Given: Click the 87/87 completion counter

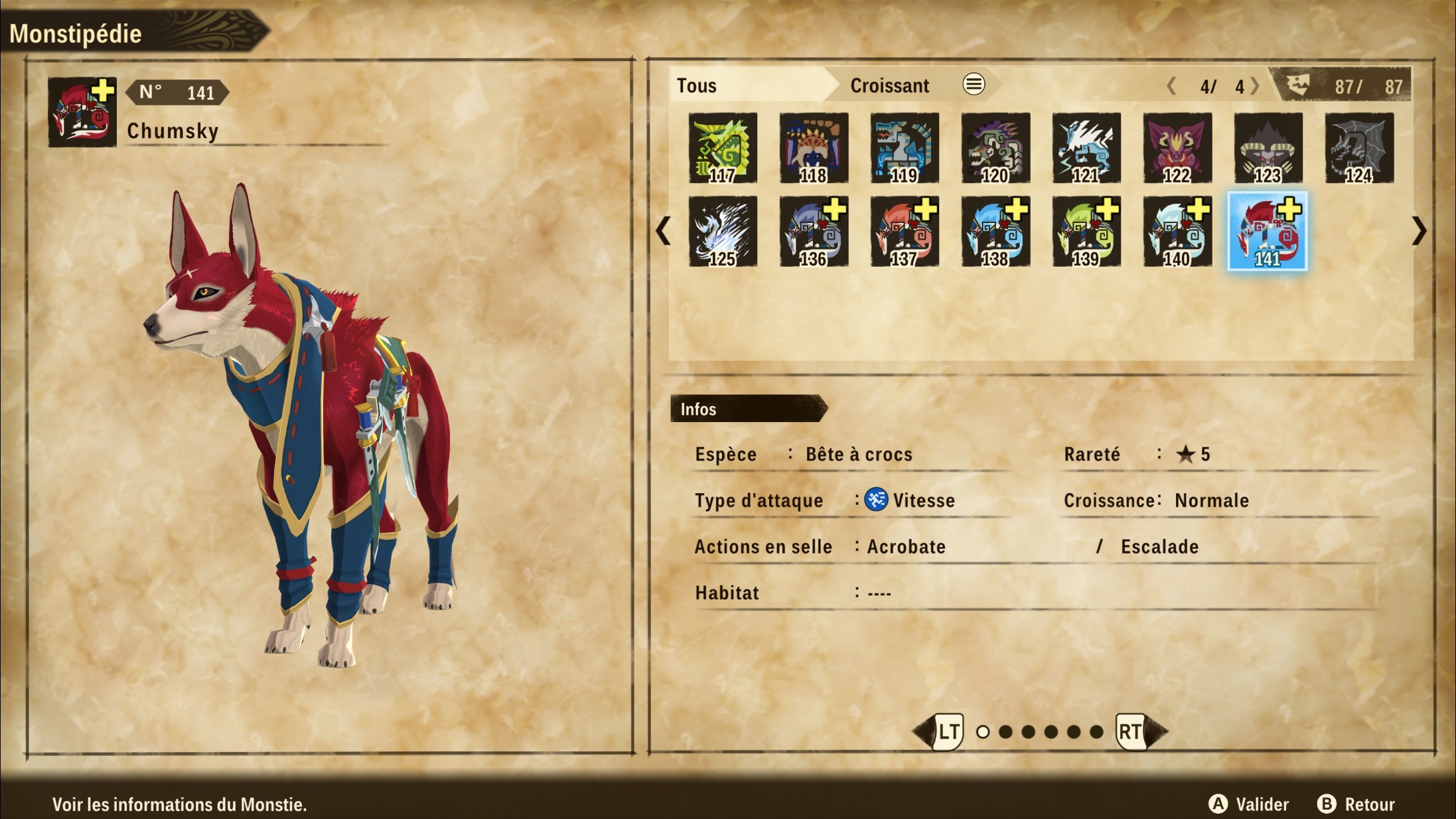Looking at the screenshot, I should (x=1364, y=85).
